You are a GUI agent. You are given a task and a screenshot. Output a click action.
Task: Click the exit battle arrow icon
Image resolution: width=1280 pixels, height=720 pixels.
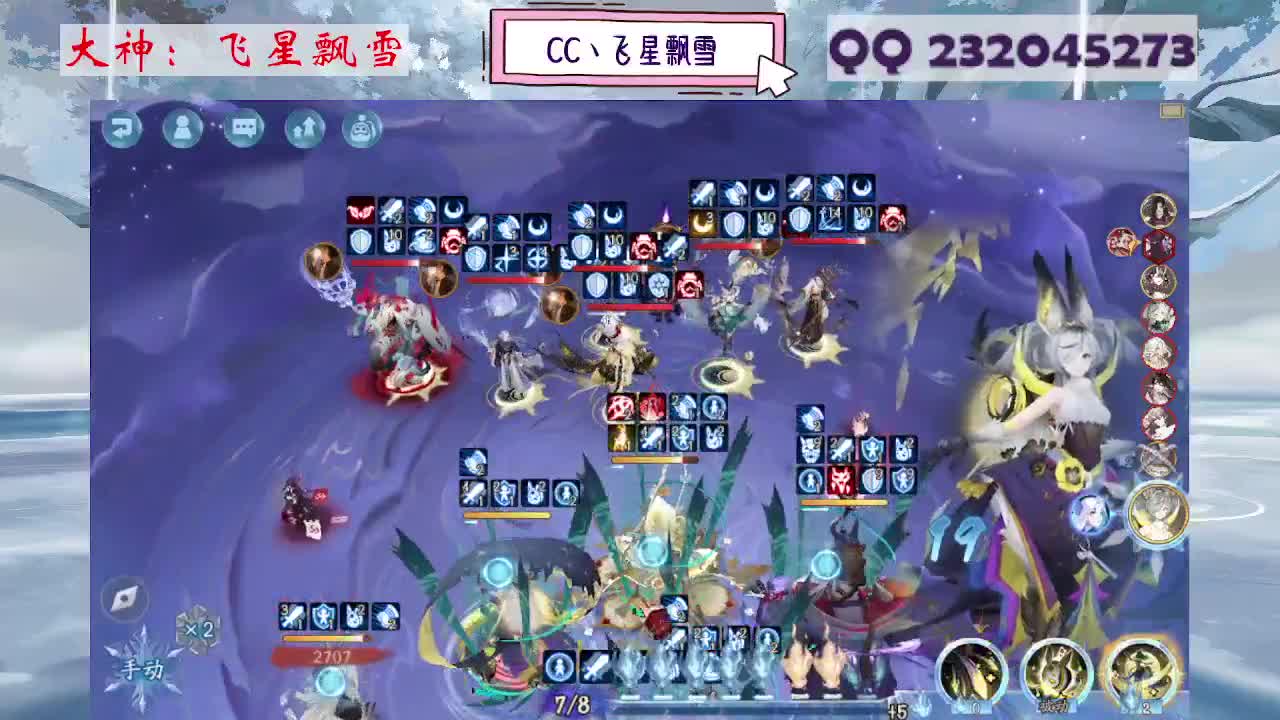124,129
